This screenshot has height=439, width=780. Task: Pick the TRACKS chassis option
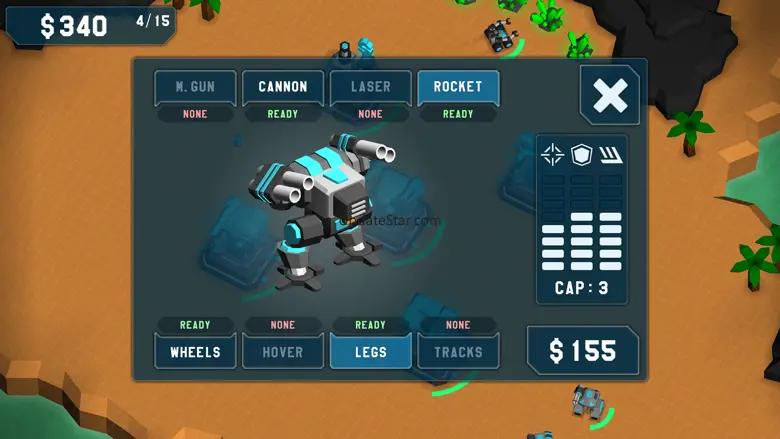pyautogui.click(x=458, y=351)
